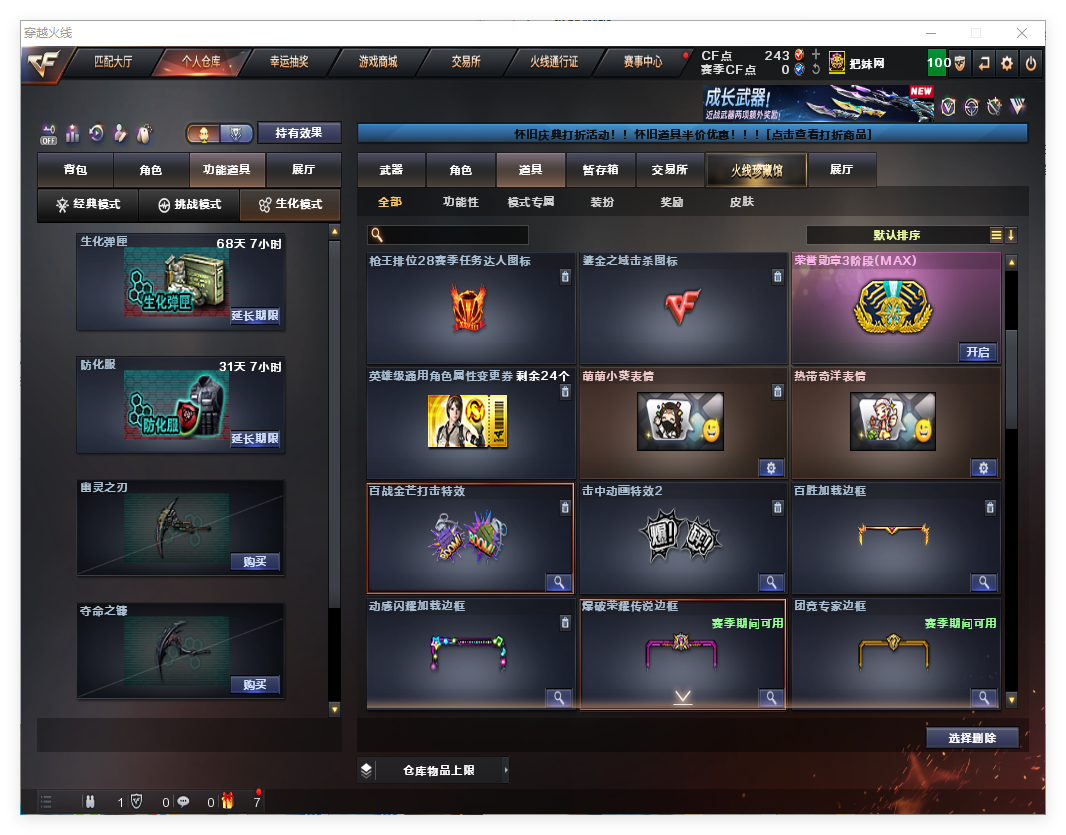Viewport: 1066px width, 835px height.
Task: Select the 百战金芒打击特效 item tile
Action: point(470,538)
